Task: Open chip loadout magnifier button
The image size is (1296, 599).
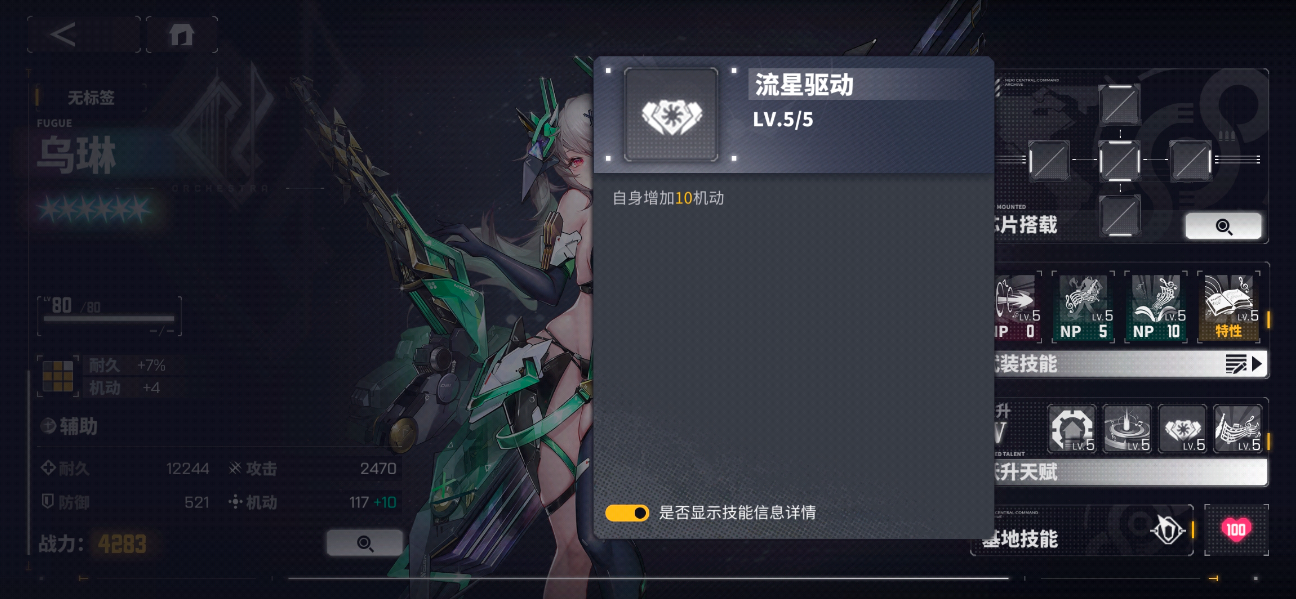Action: [1223, 226]
